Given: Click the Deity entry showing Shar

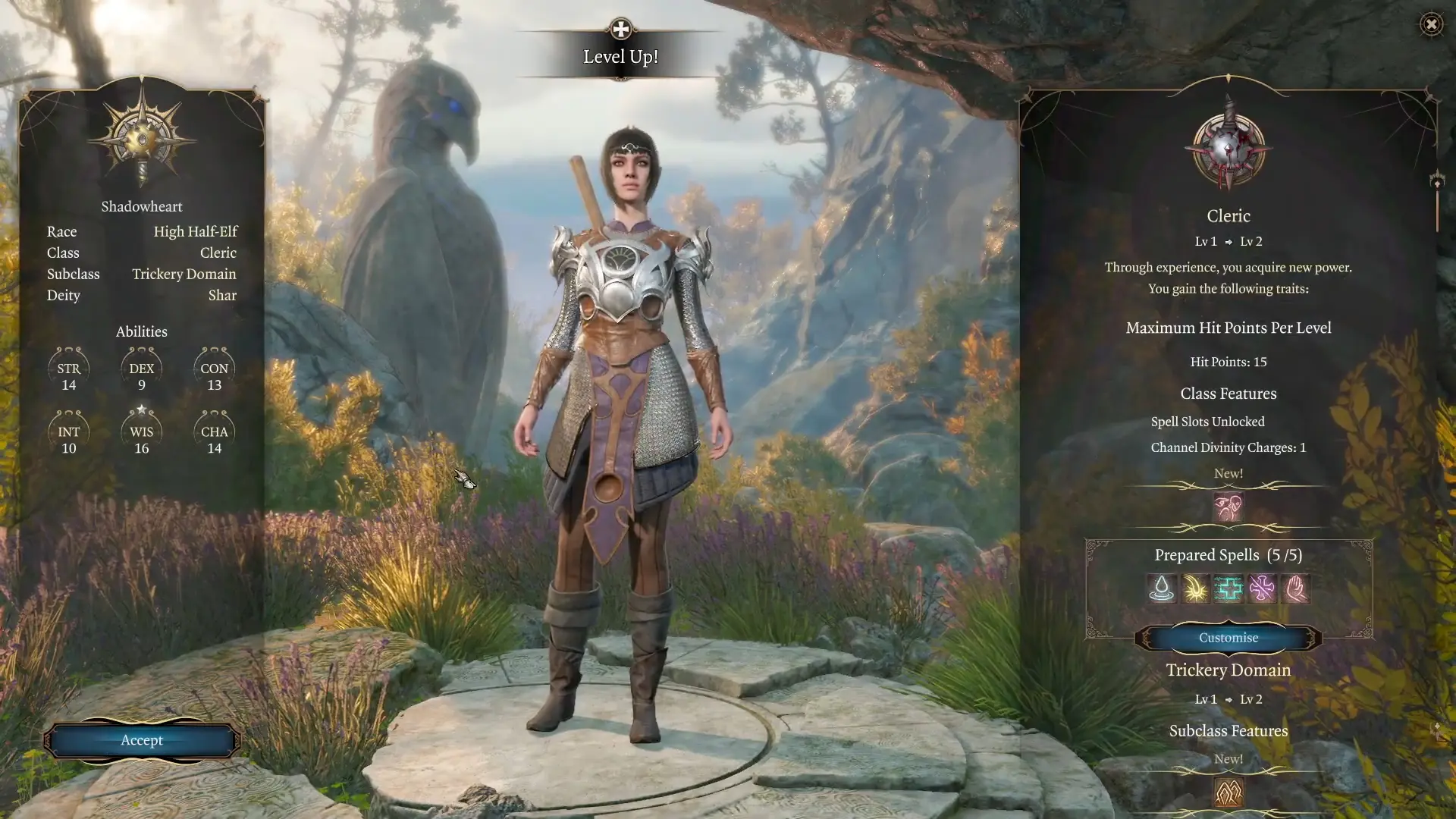Looking at the screenshot, I should (222, 296).
